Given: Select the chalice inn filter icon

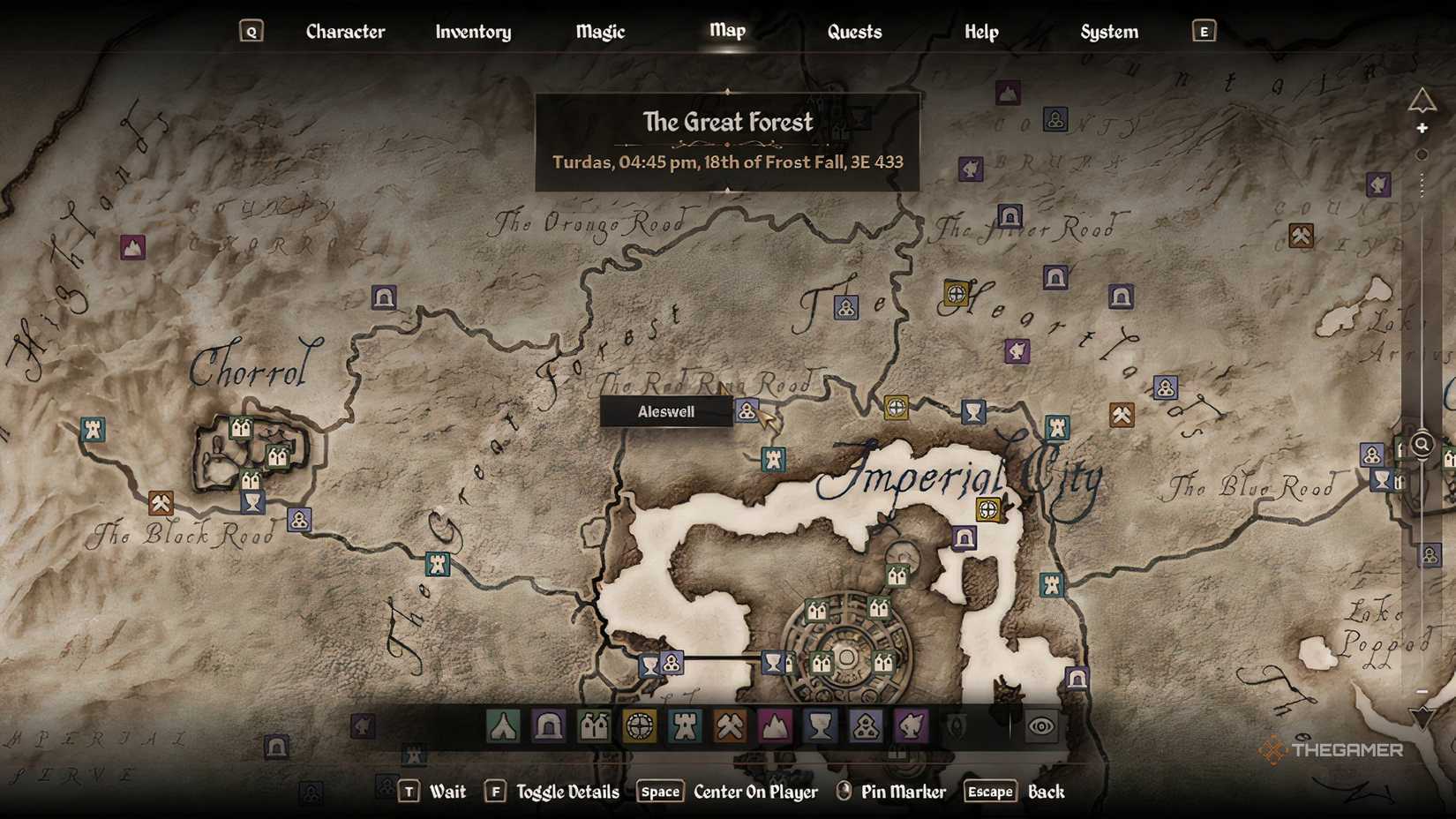Looking at the screenshot, I should tap(821, 726).
